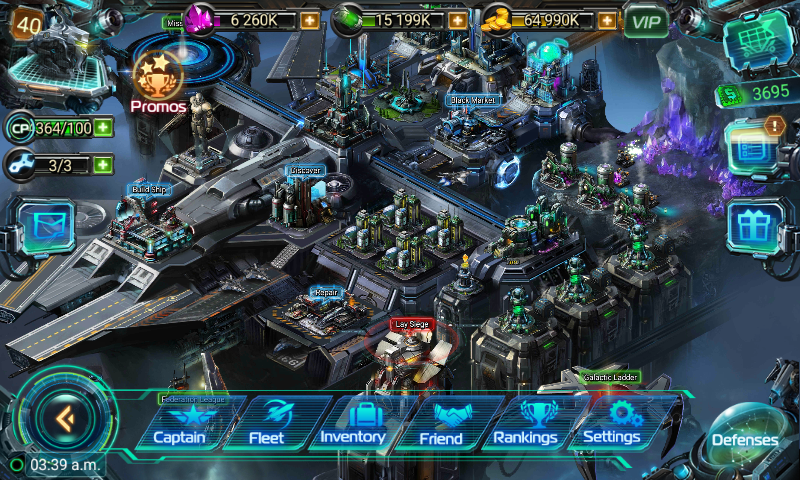The image size is (800, 480).
Task: Open the VIP panel
Action: click(x=646, y=19)
